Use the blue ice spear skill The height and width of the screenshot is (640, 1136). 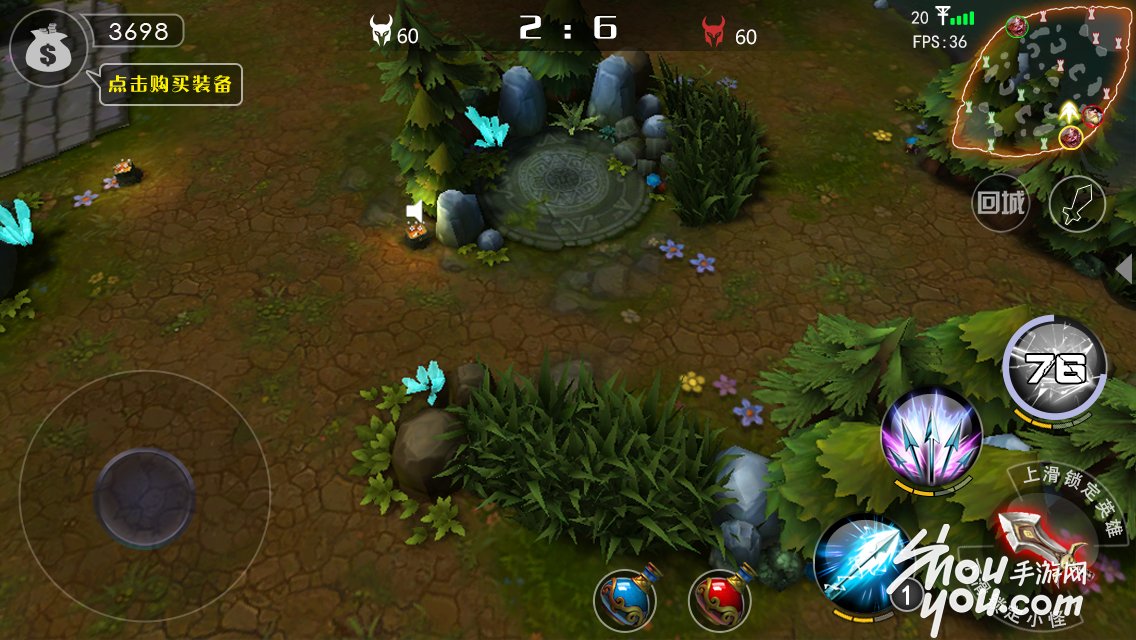pos(862,566)
